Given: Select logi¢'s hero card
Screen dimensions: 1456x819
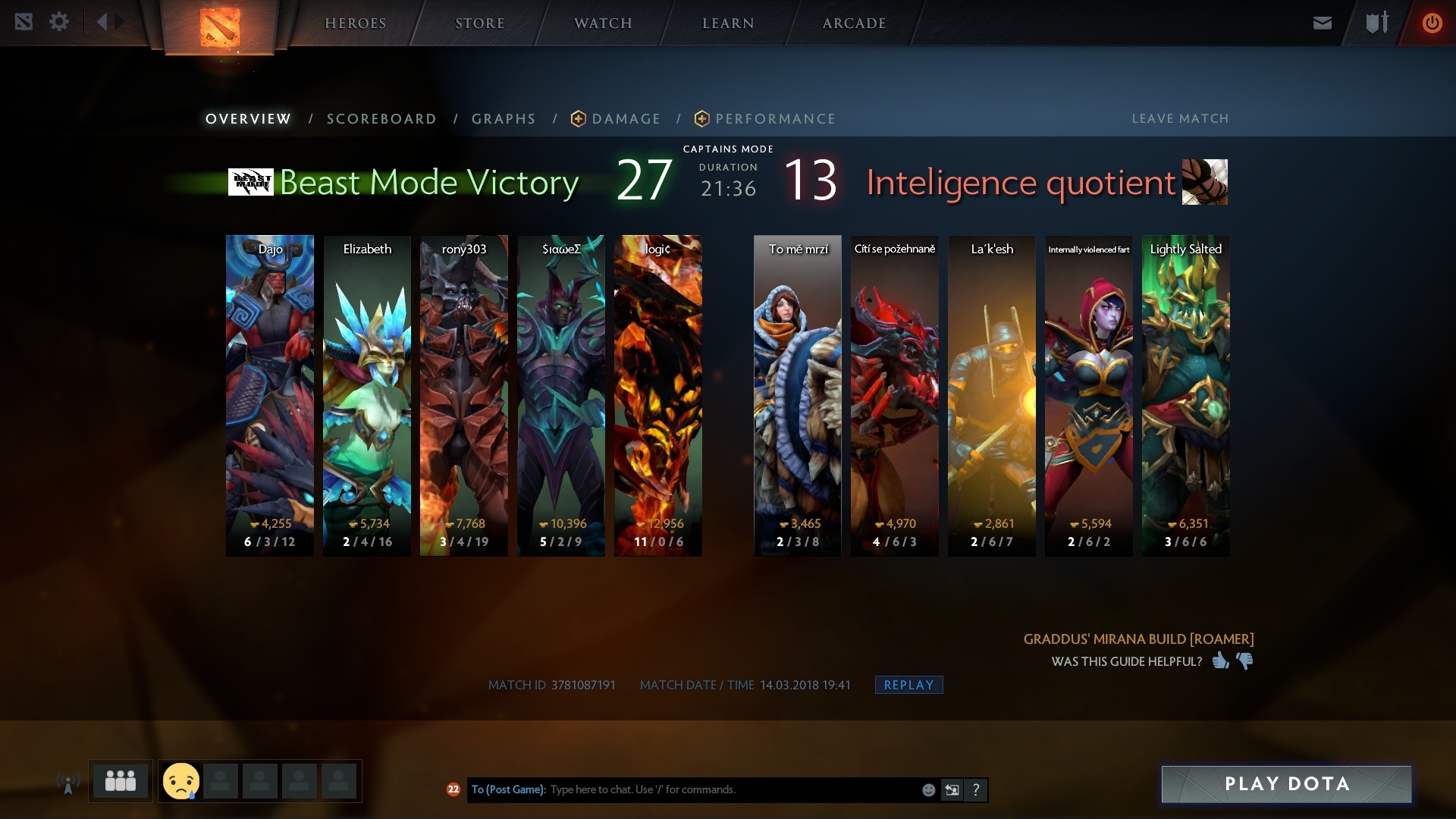Looking at the screenshot, I should click(x=657, y=394).
